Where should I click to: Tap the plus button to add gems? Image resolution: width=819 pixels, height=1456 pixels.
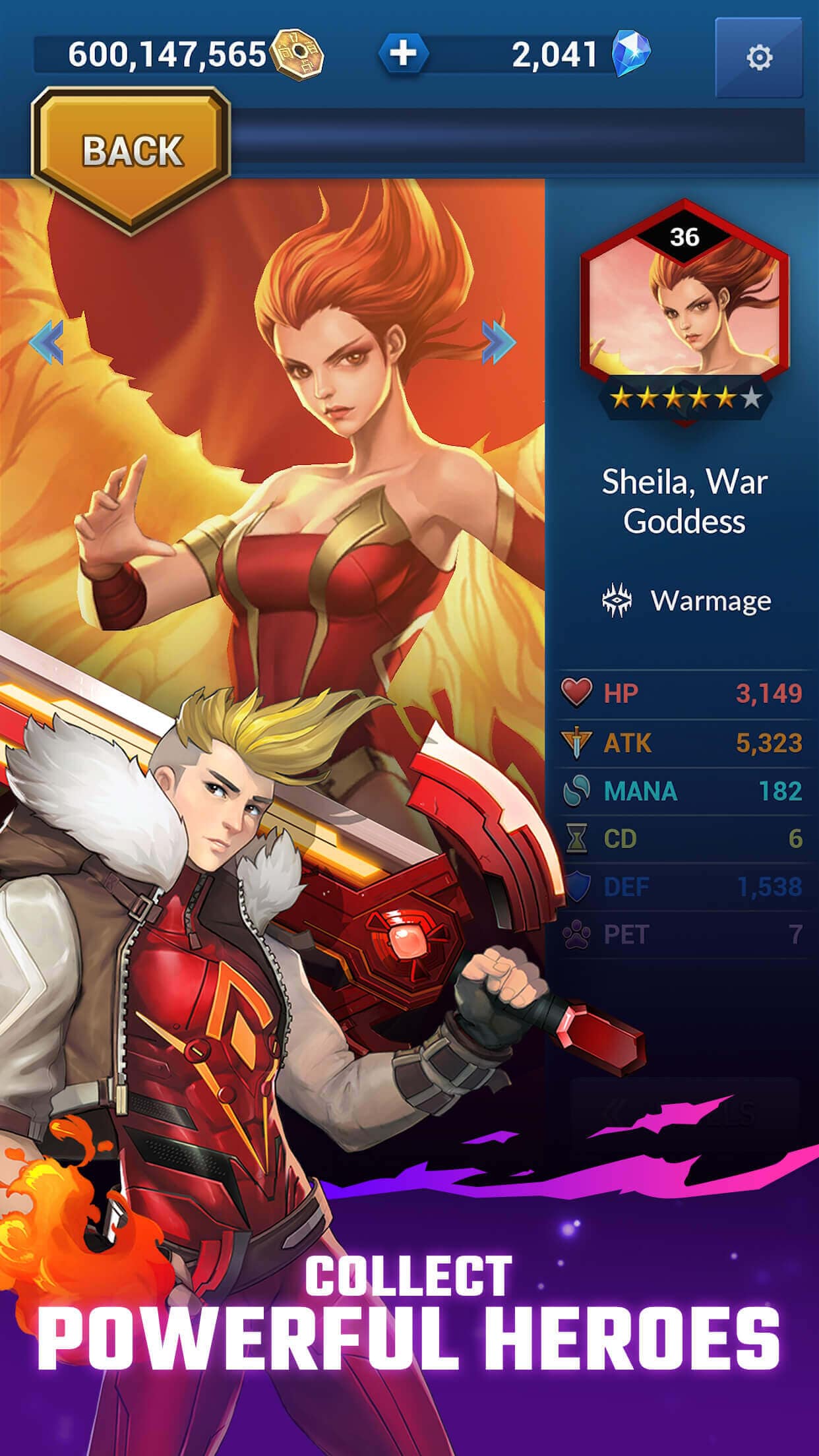[x=404, y=53]
